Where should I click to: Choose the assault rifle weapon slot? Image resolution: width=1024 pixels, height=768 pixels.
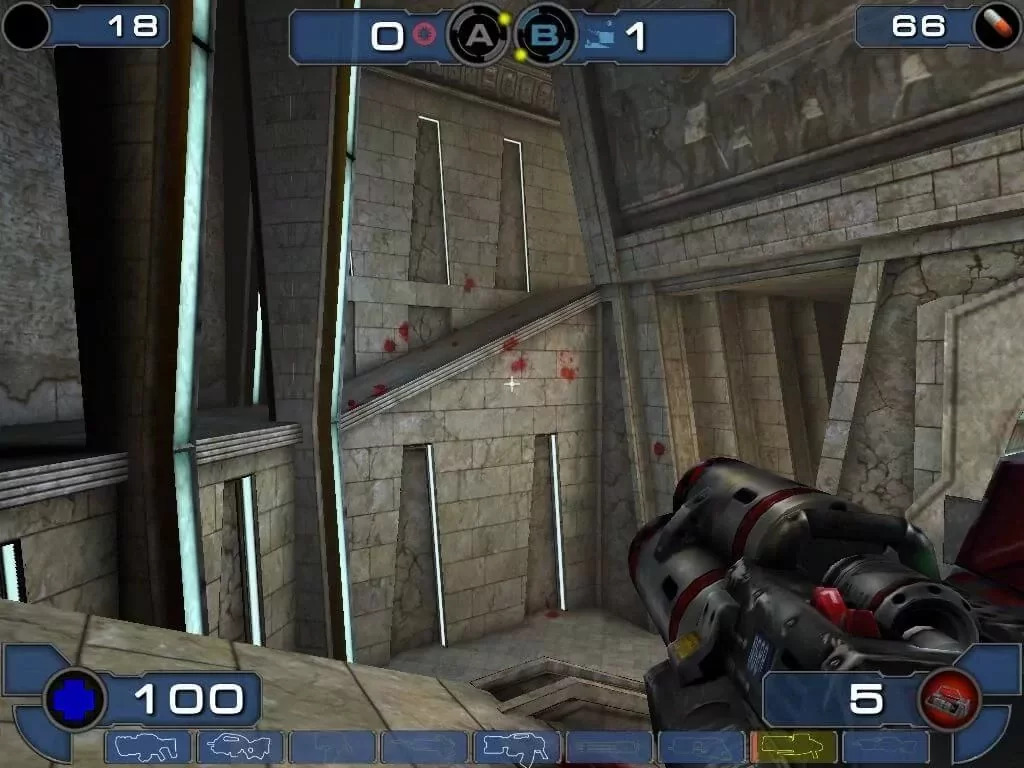[240, 747]
